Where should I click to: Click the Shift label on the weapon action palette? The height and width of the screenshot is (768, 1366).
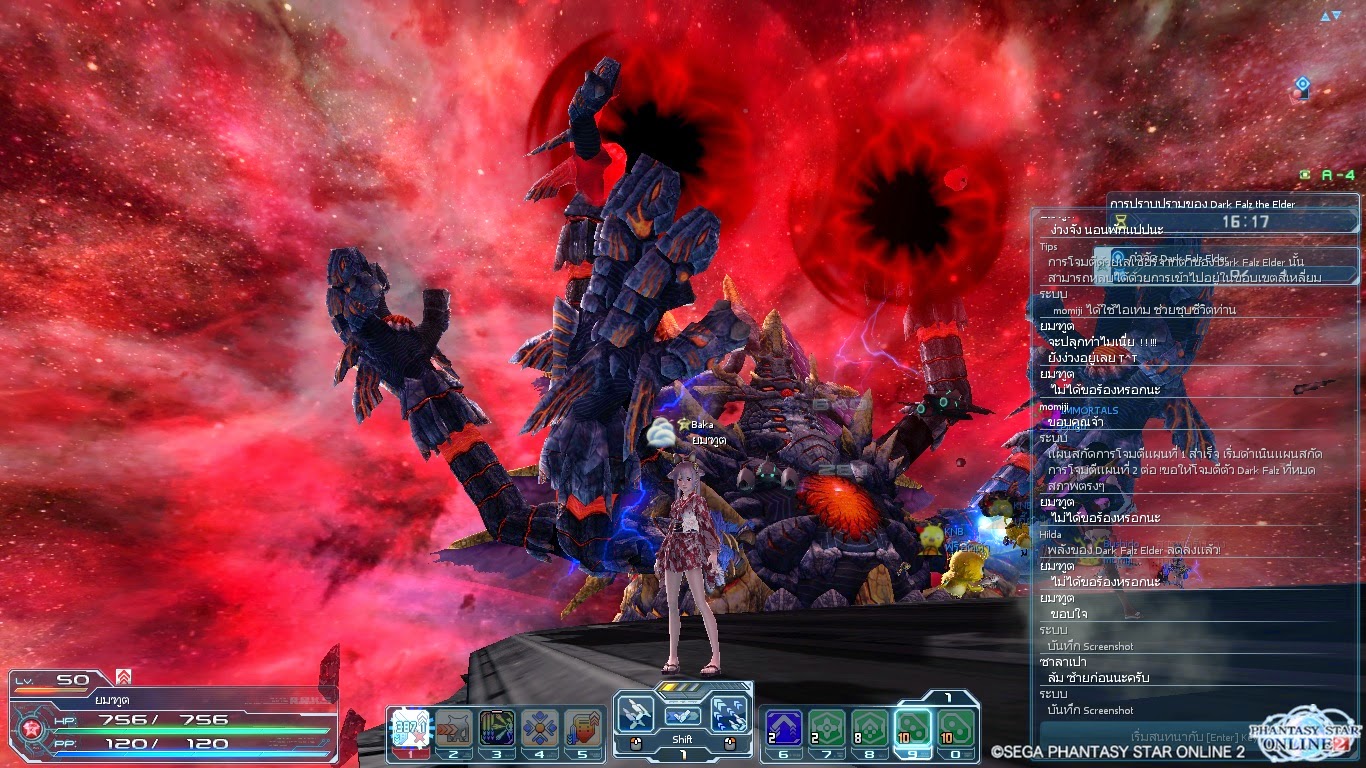[x=682, y=738]
